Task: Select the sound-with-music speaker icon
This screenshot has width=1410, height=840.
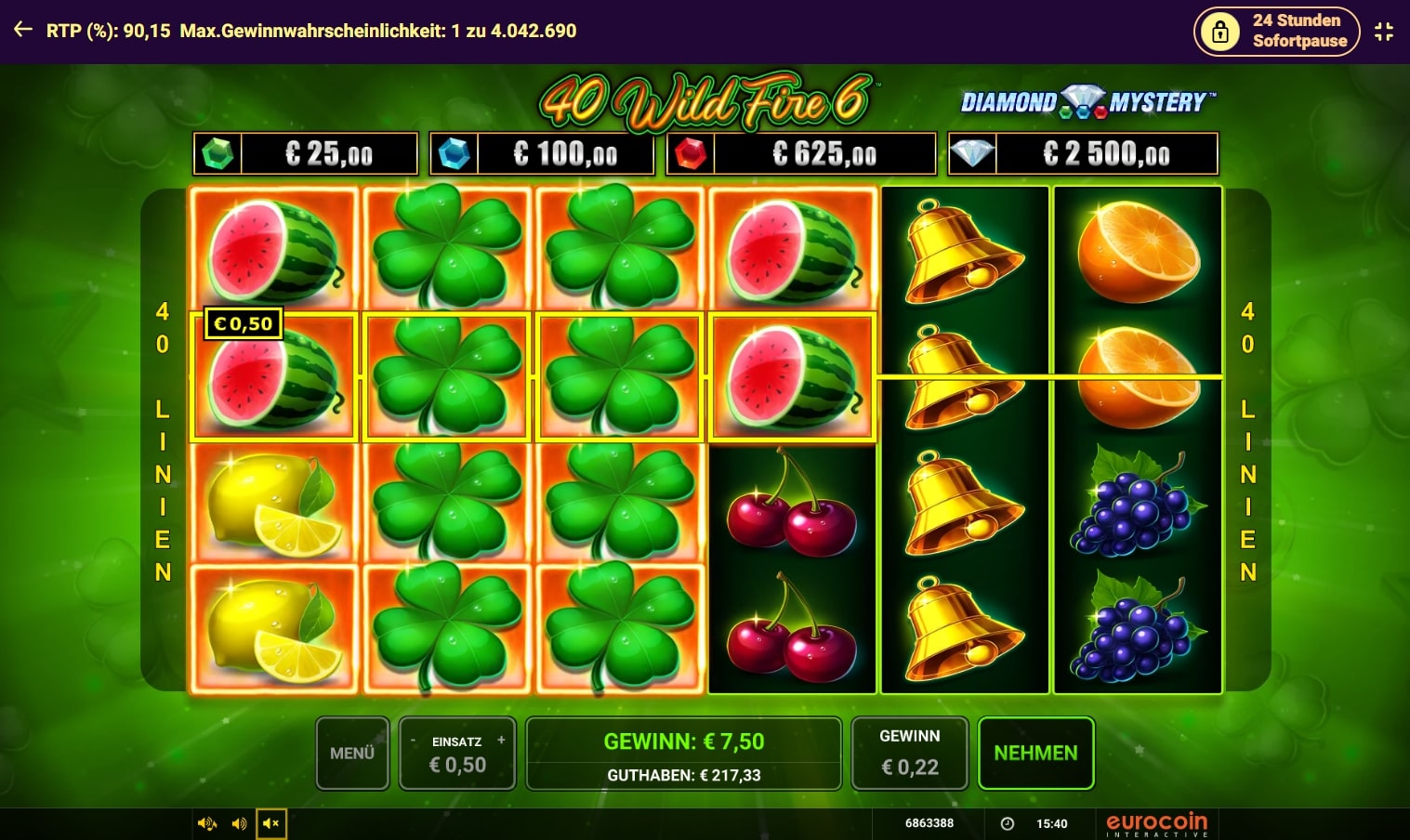Action: coord(206,823)
